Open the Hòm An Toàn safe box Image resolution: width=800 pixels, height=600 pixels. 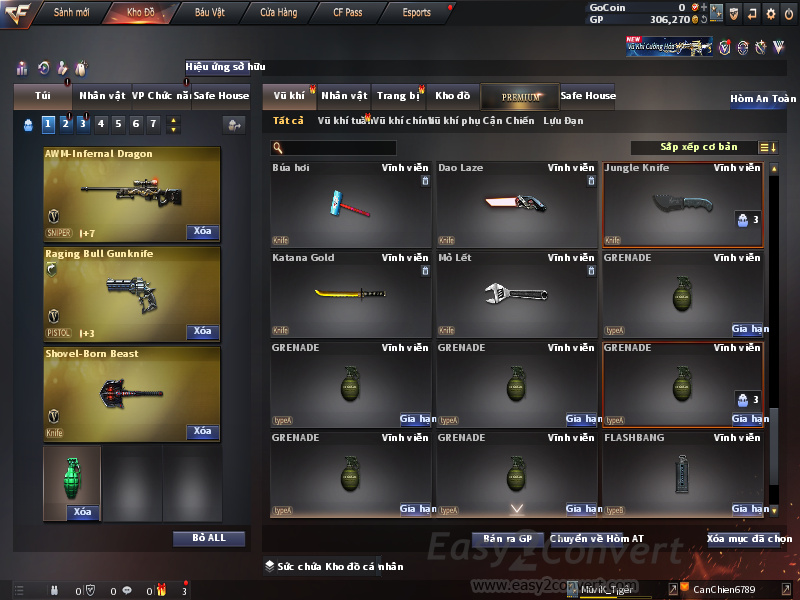tap(763, 99)
